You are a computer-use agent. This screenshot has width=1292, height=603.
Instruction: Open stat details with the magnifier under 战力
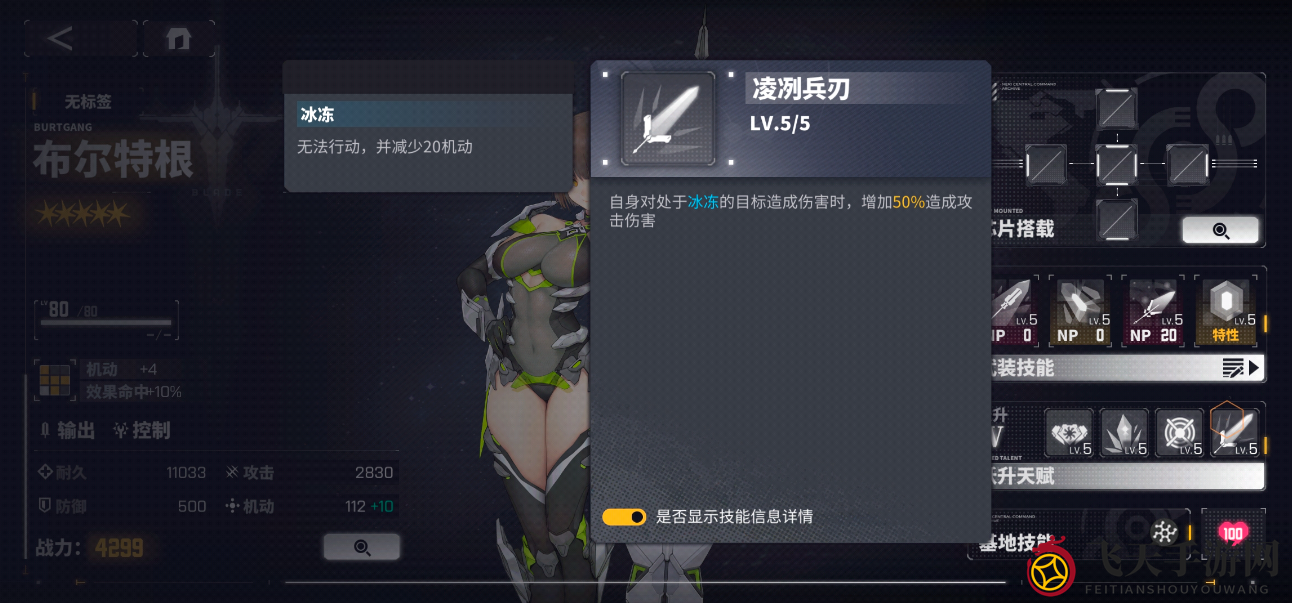361,547
